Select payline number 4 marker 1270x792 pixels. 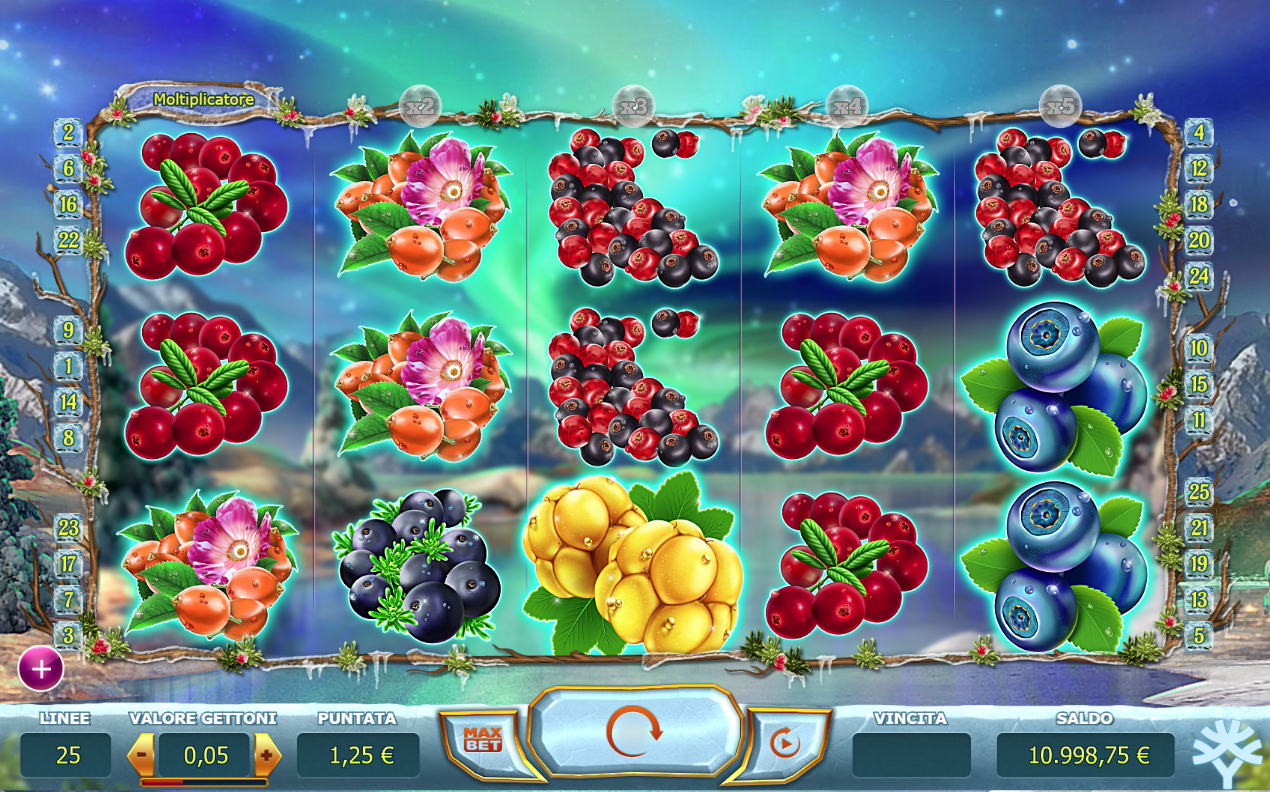coord(1199,132)
